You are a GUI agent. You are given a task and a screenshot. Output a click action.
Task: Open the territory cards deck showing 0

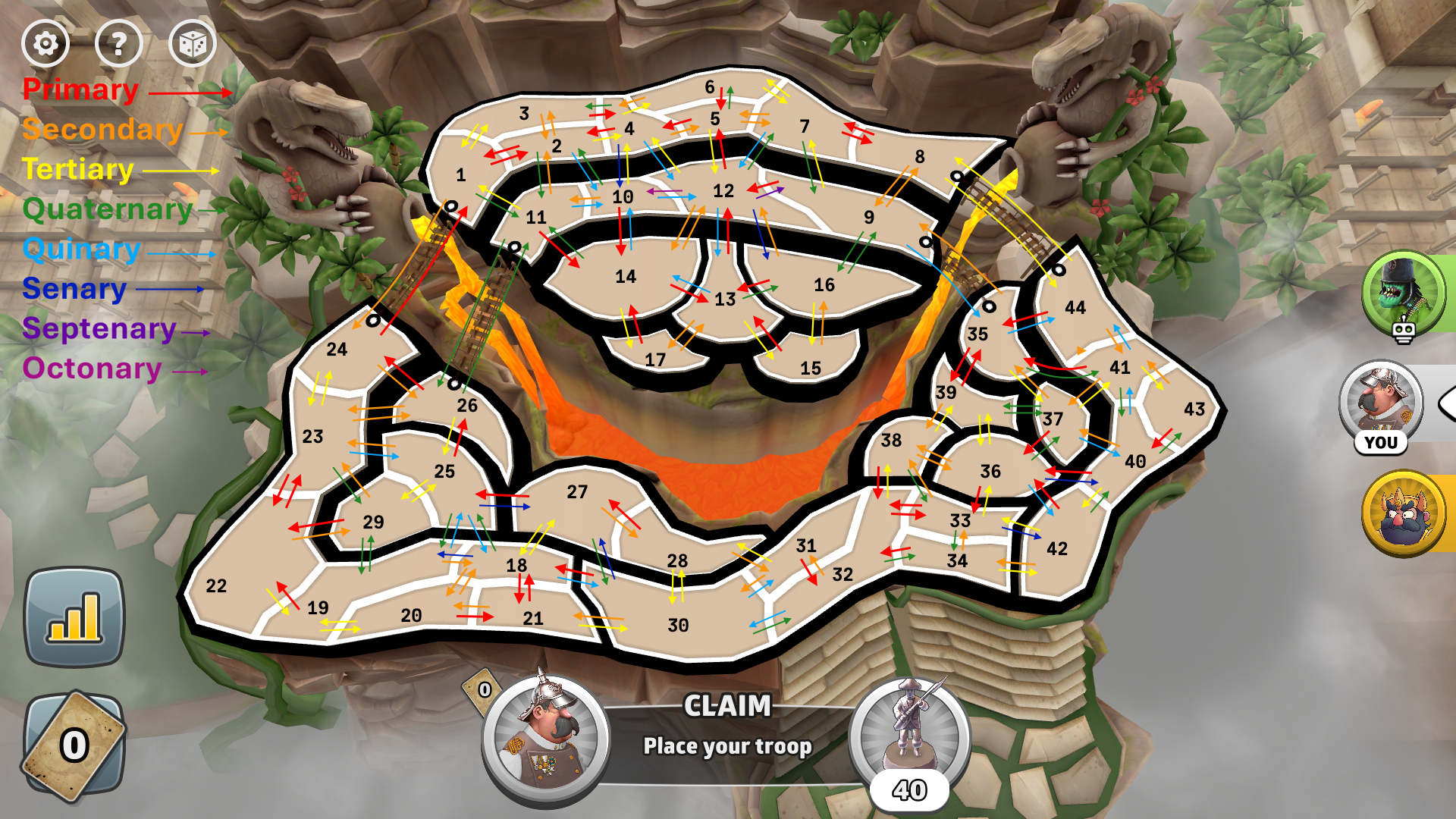pos(74,745)
